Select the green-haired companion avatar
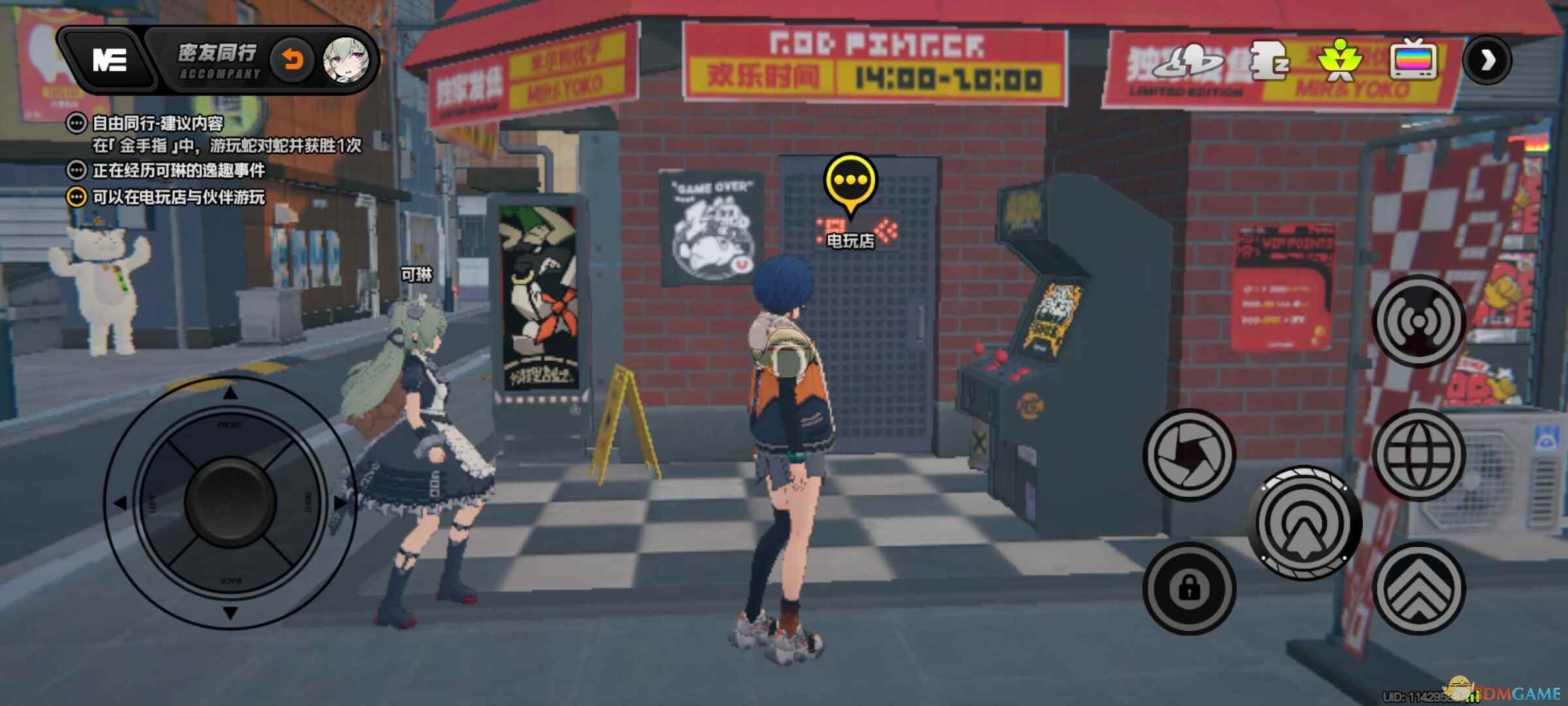The width and height of the screenshot is (1568, 706). [x=346, y=61]
